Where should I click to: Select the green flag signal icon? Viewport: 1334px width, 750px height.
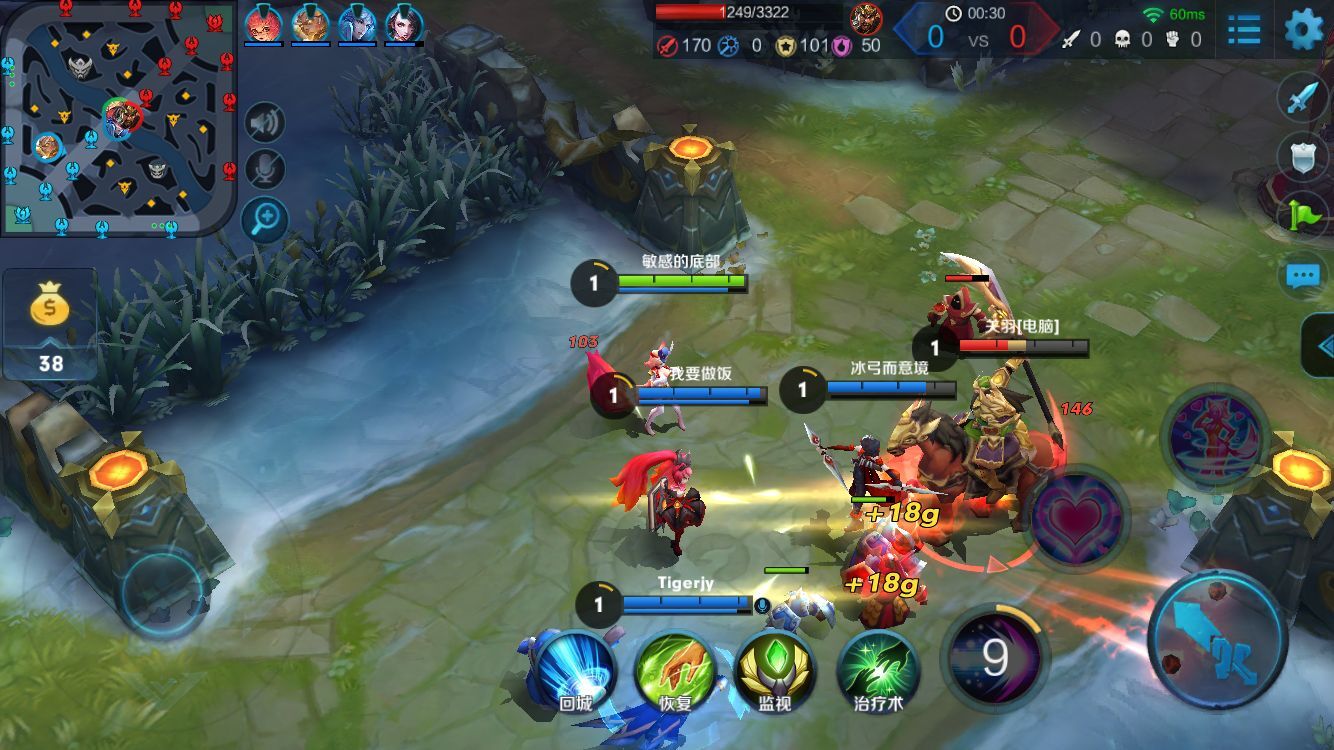pyautogui.click(x=1303, y=215)
